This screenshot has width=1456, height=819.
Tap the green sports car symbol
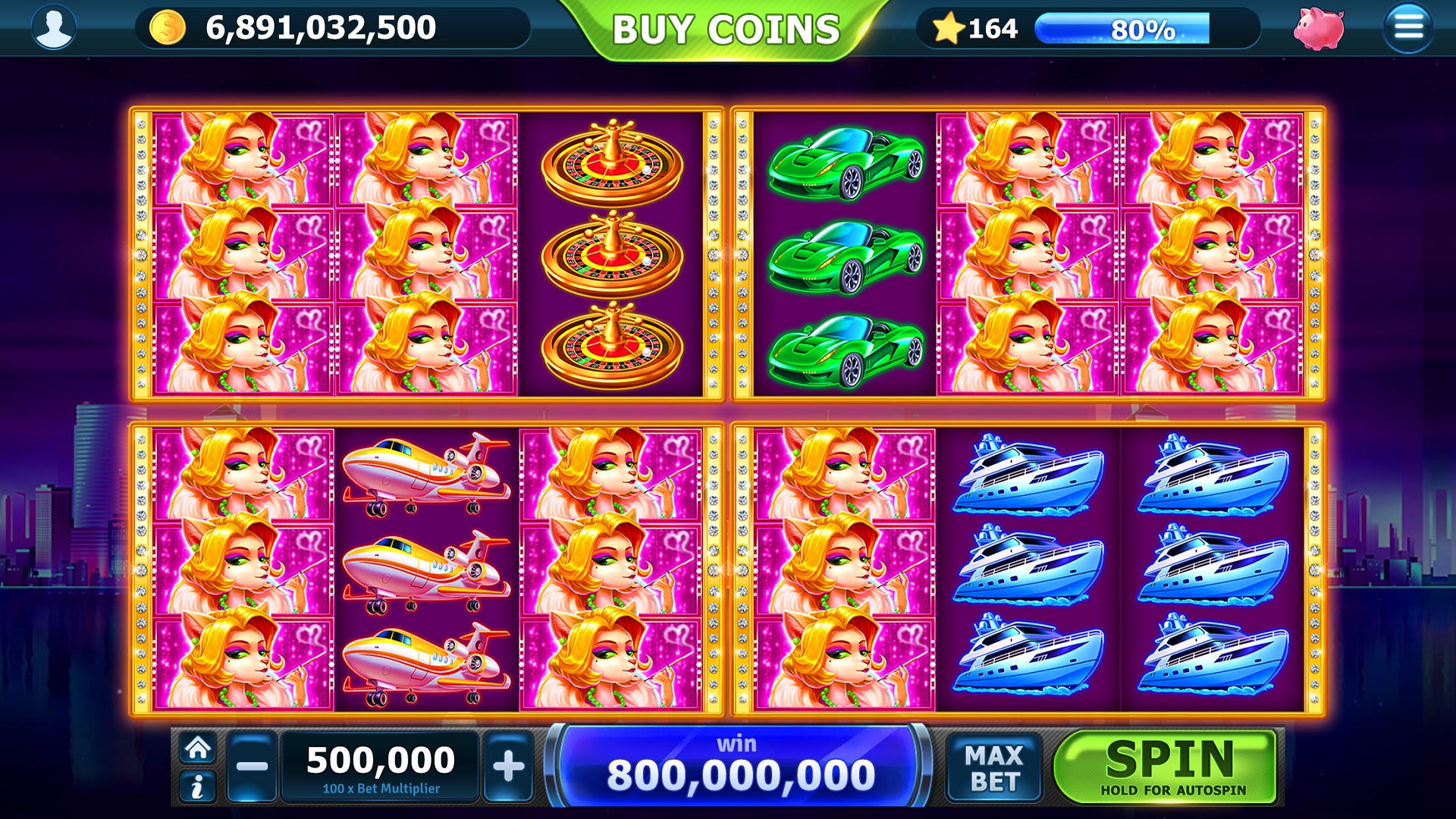(842, 254)
